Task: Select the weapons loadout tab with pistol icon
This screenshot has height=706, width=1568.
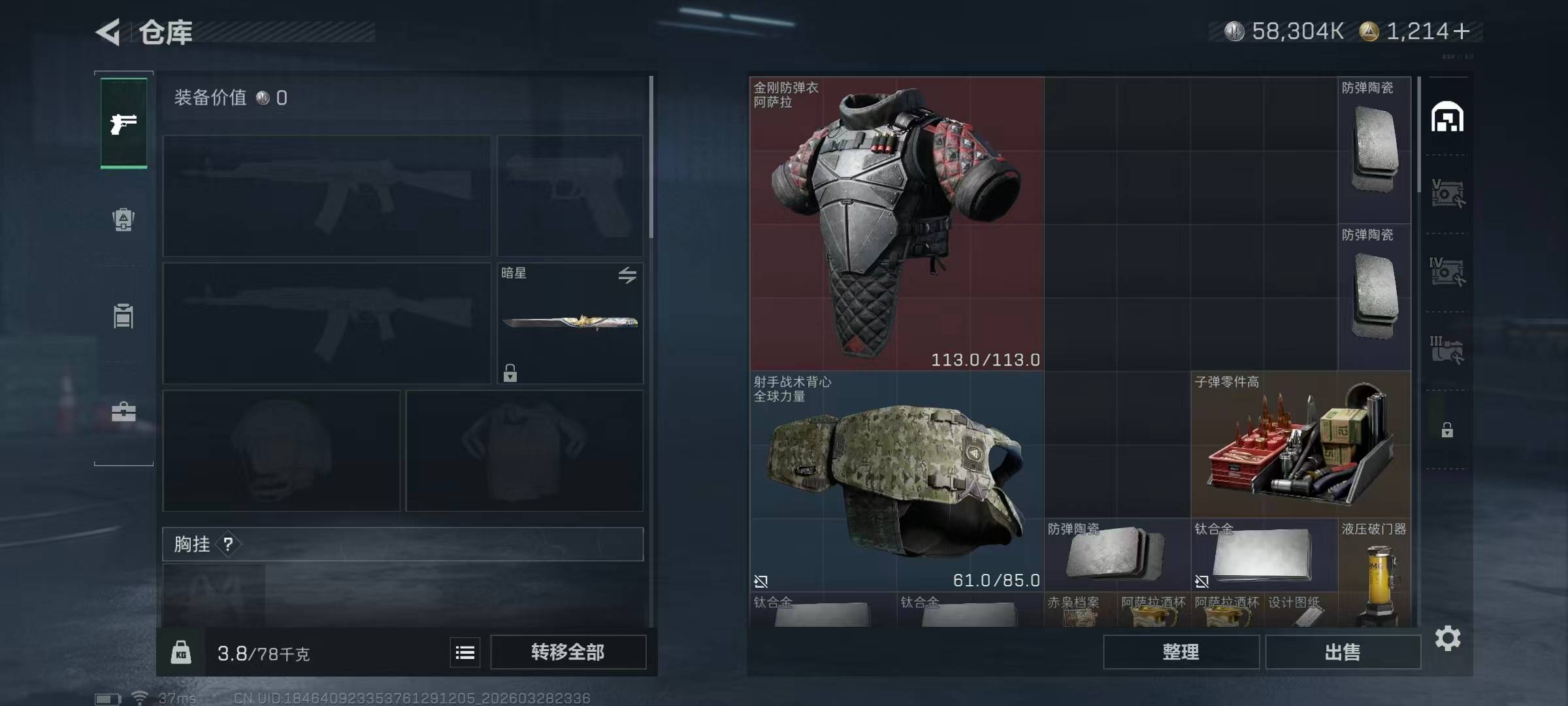Action: tap(123, 123)
